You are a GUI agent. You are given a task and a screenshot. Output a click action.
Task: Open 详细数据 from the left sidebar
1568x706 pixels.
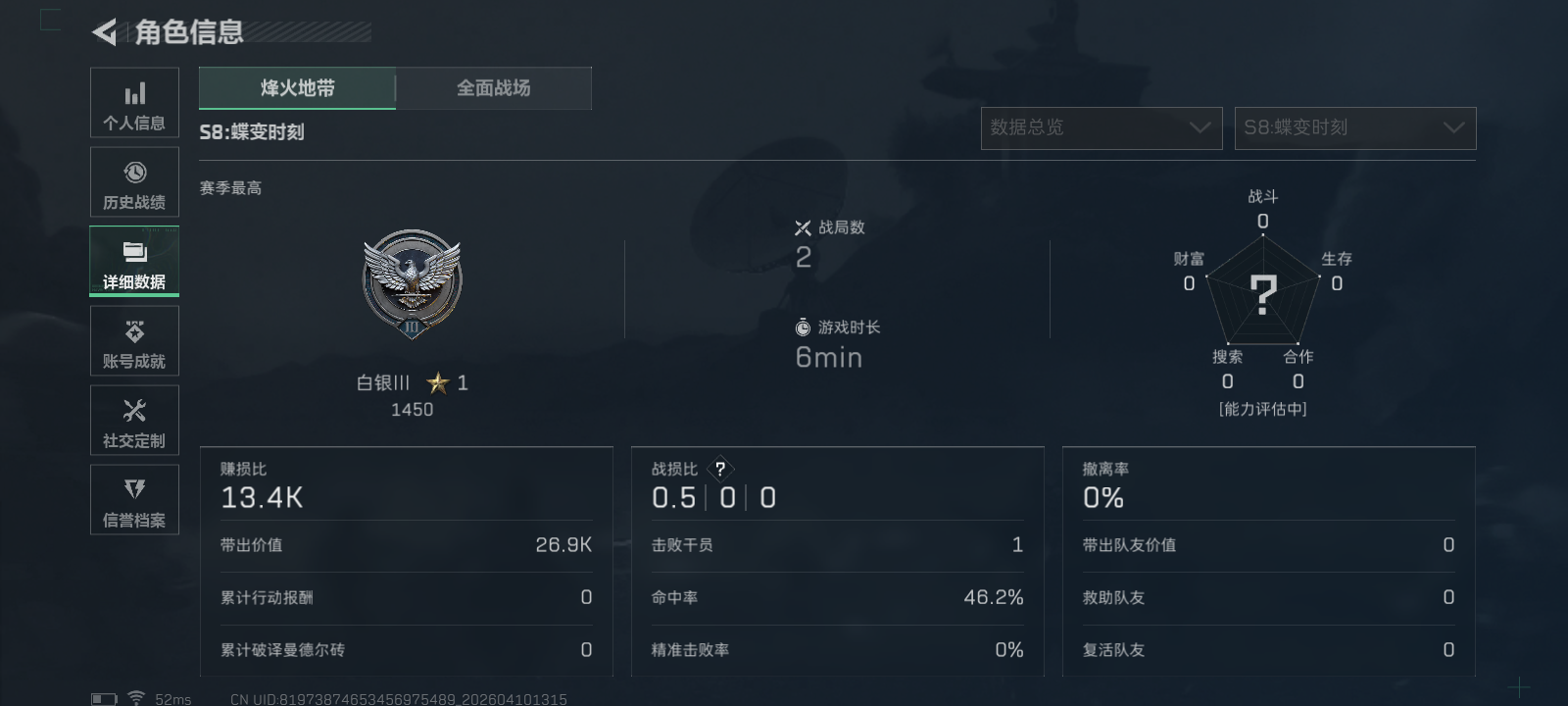pyautogui.click(x=134, y=261)
